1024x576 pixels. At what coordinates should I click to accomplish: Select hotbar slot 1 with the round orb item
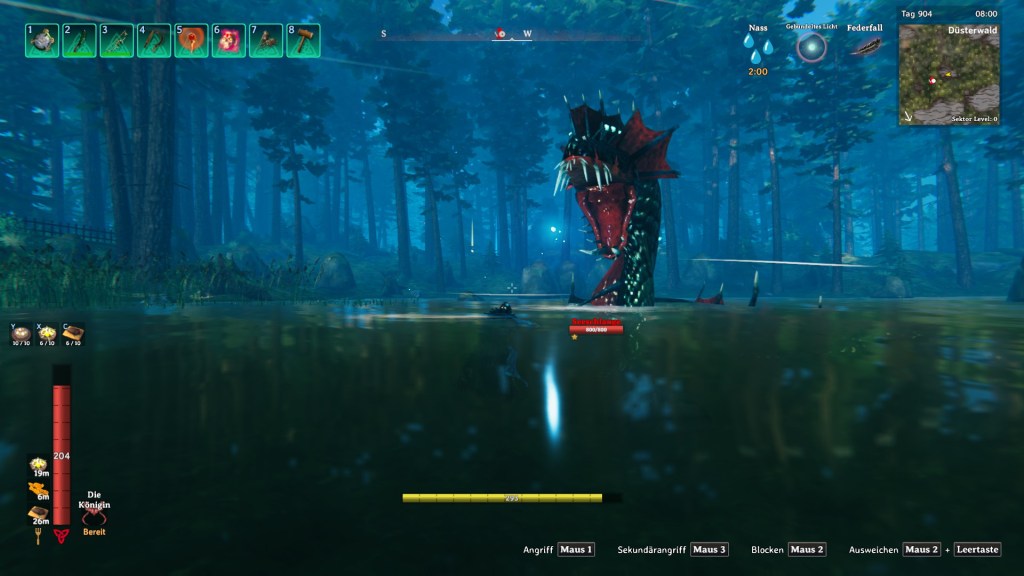pos(42,40)
